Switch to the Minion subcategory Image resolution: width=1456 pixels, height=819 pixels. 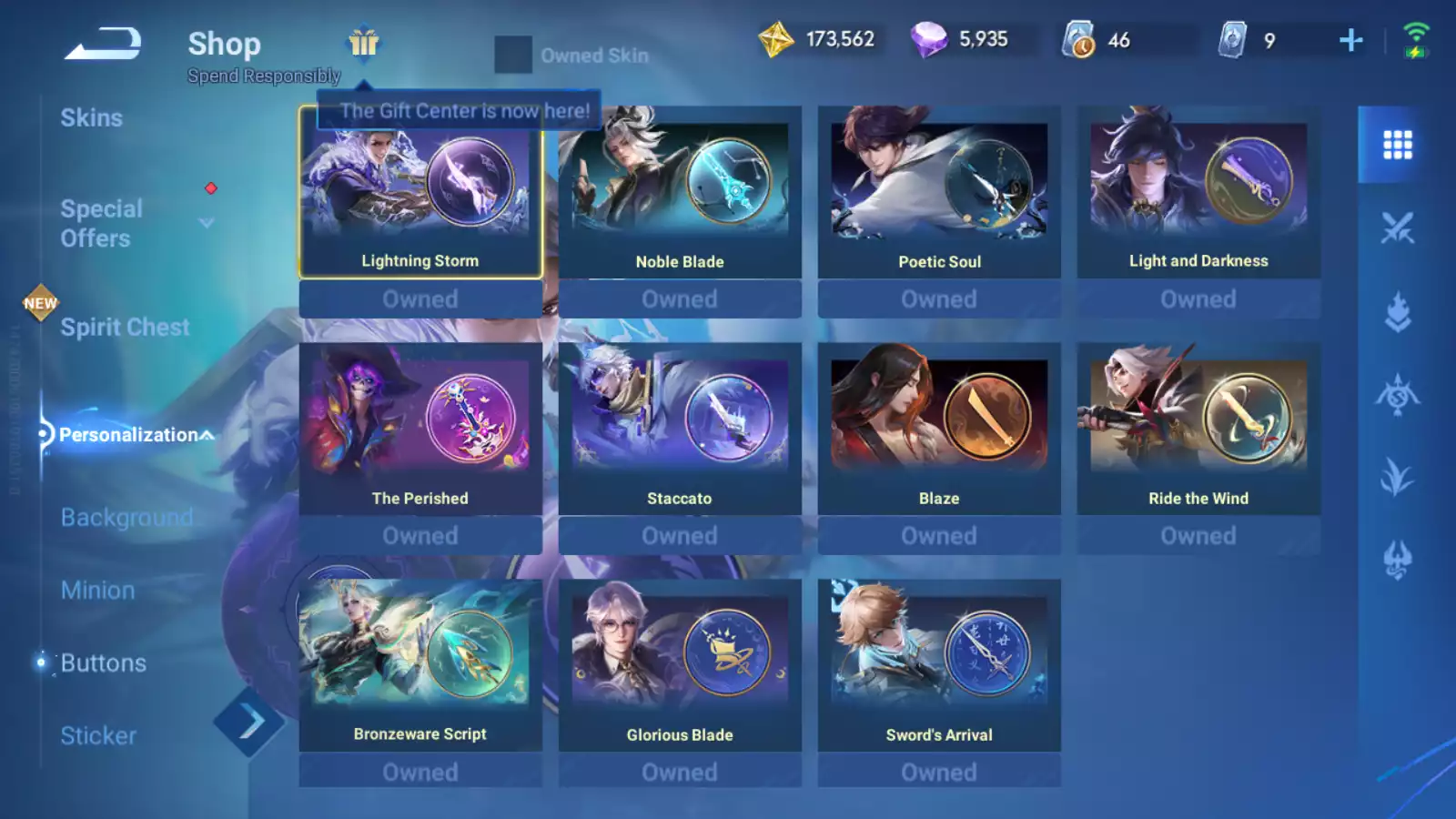[x=97, y=590]
